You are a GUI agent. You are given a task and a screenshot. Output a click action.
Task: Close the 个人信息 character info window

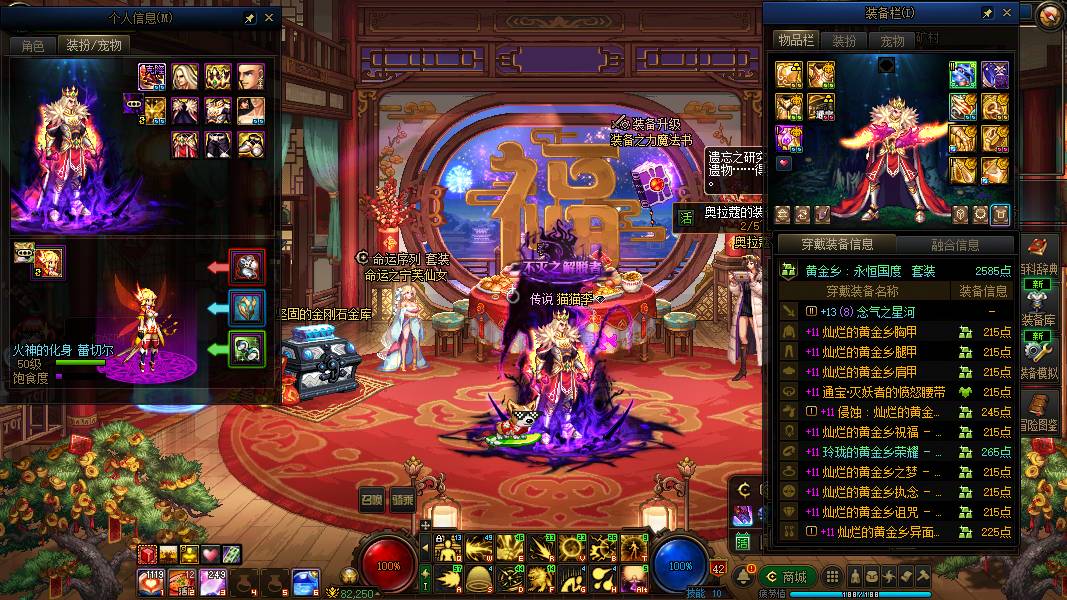pos(269,18)
